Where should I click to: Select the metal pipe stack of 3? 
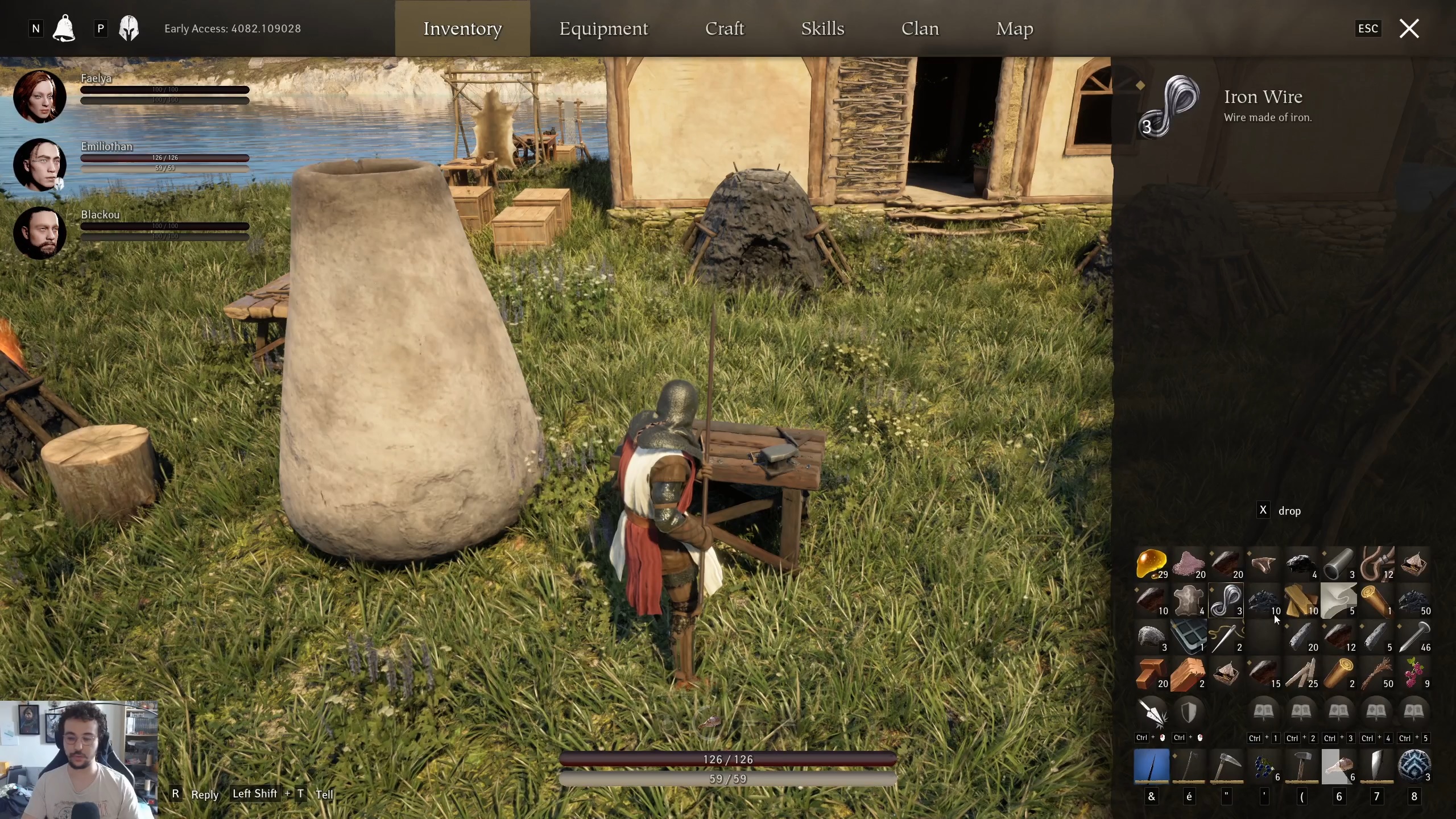[x=1338, y=564]
